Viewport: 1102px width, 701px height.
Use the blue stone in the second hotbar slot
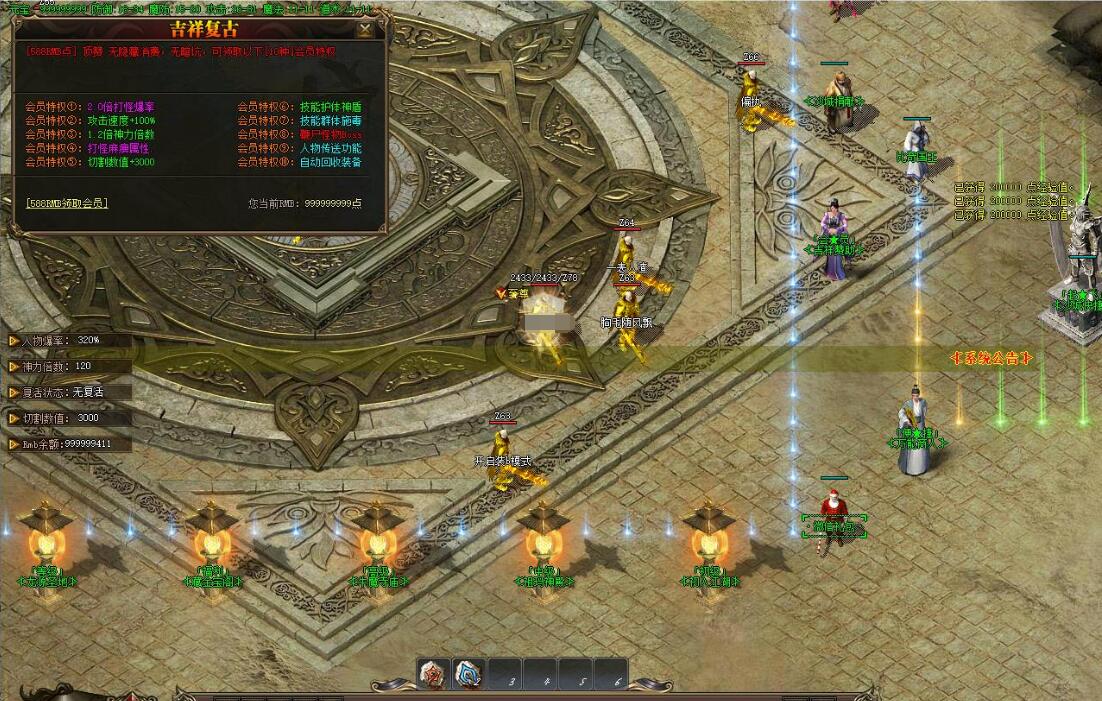[x=468, y=674]
